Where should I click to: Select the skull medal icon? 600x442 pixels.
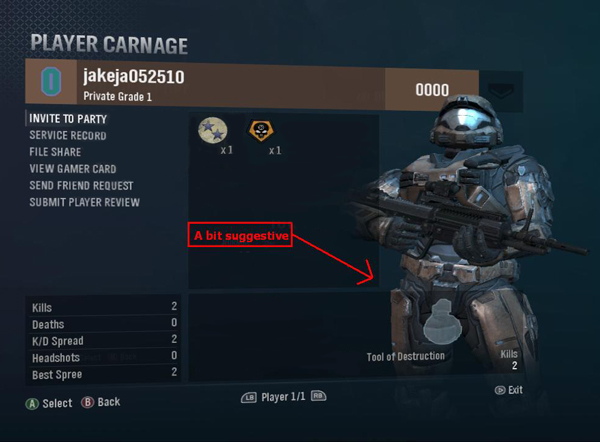[262, 130]
